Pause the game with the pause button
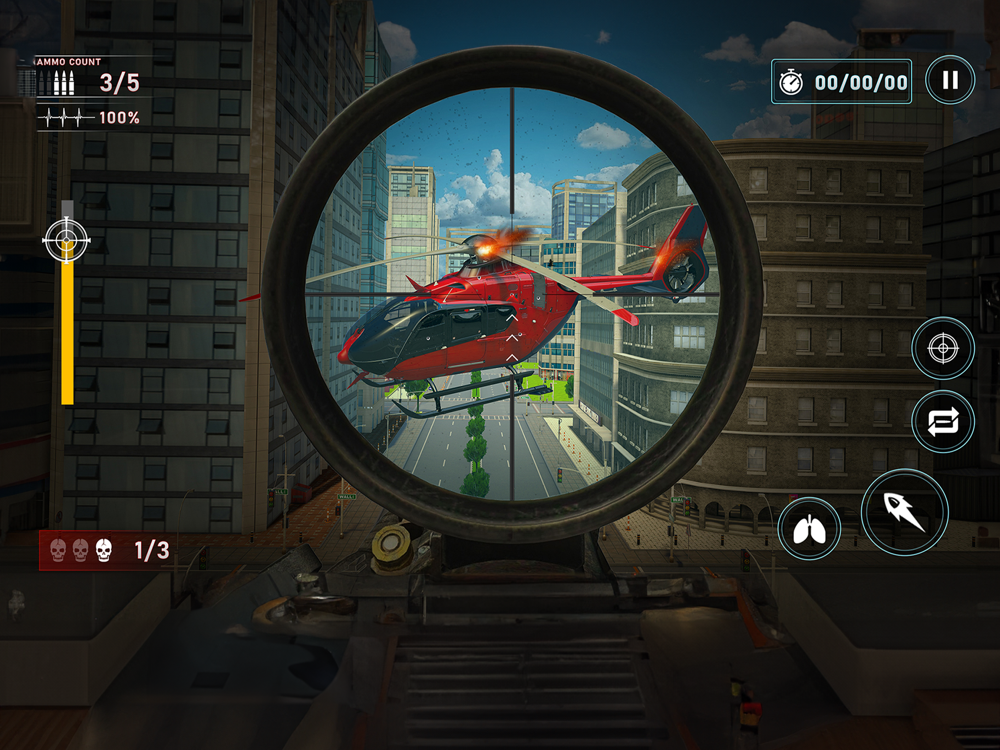 (x=950, y=81)
